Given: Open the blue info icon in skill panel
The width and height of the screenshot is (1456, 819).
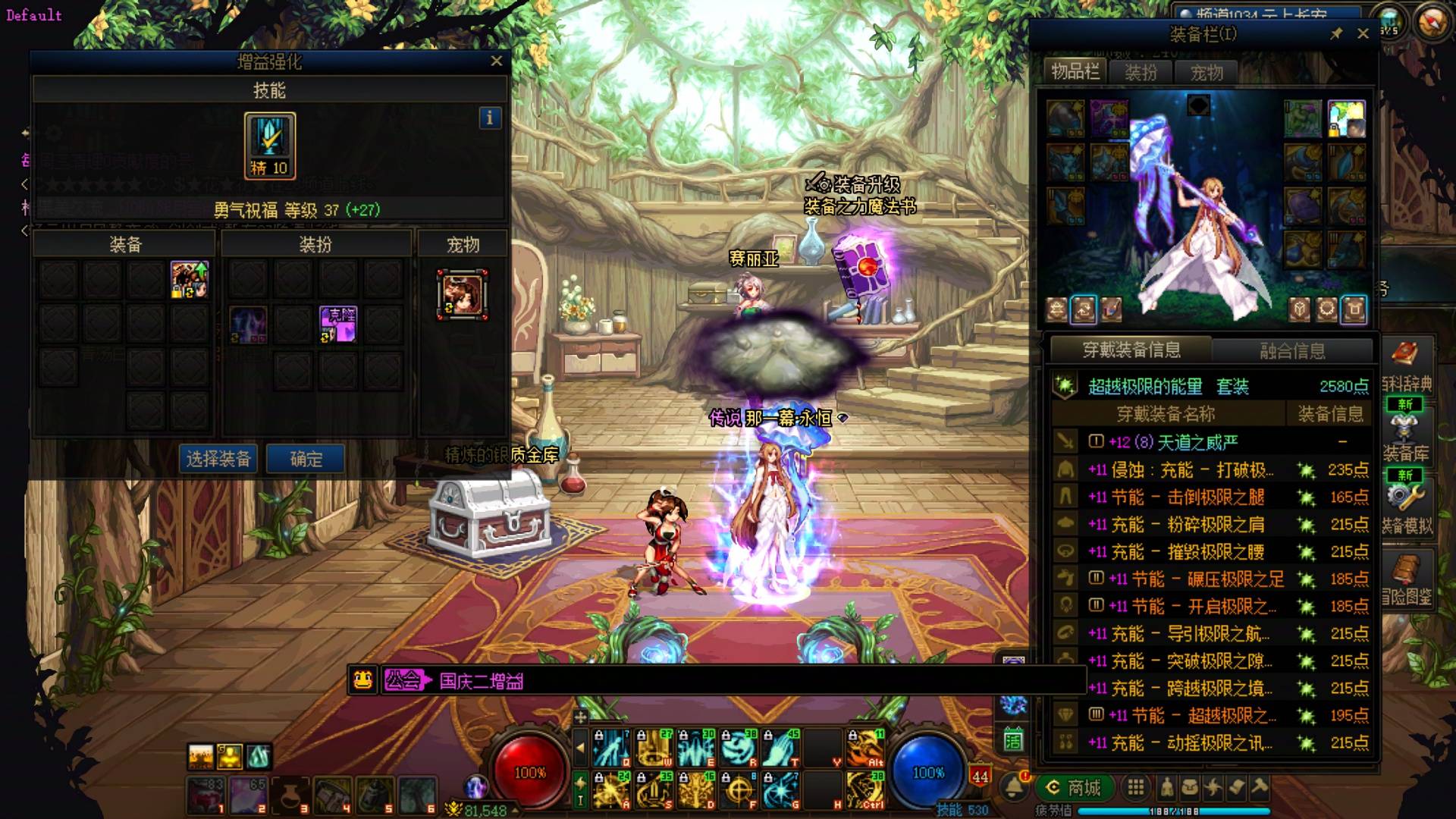Looking at the screenshot, I should coord(490,118).
